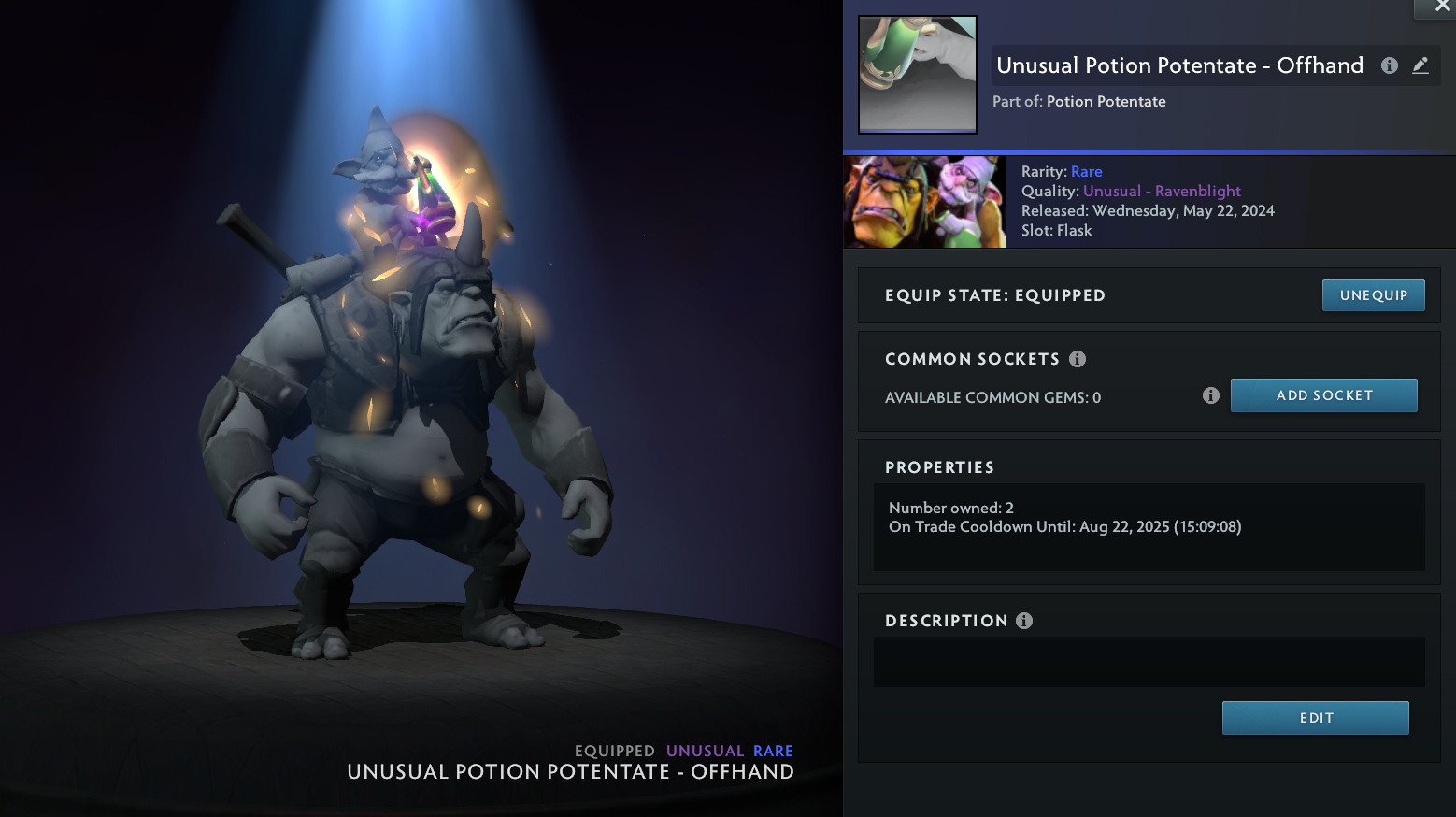1456x817 pixels.
Task: Click the Add Socket button
Action: tap(1323, 395)
